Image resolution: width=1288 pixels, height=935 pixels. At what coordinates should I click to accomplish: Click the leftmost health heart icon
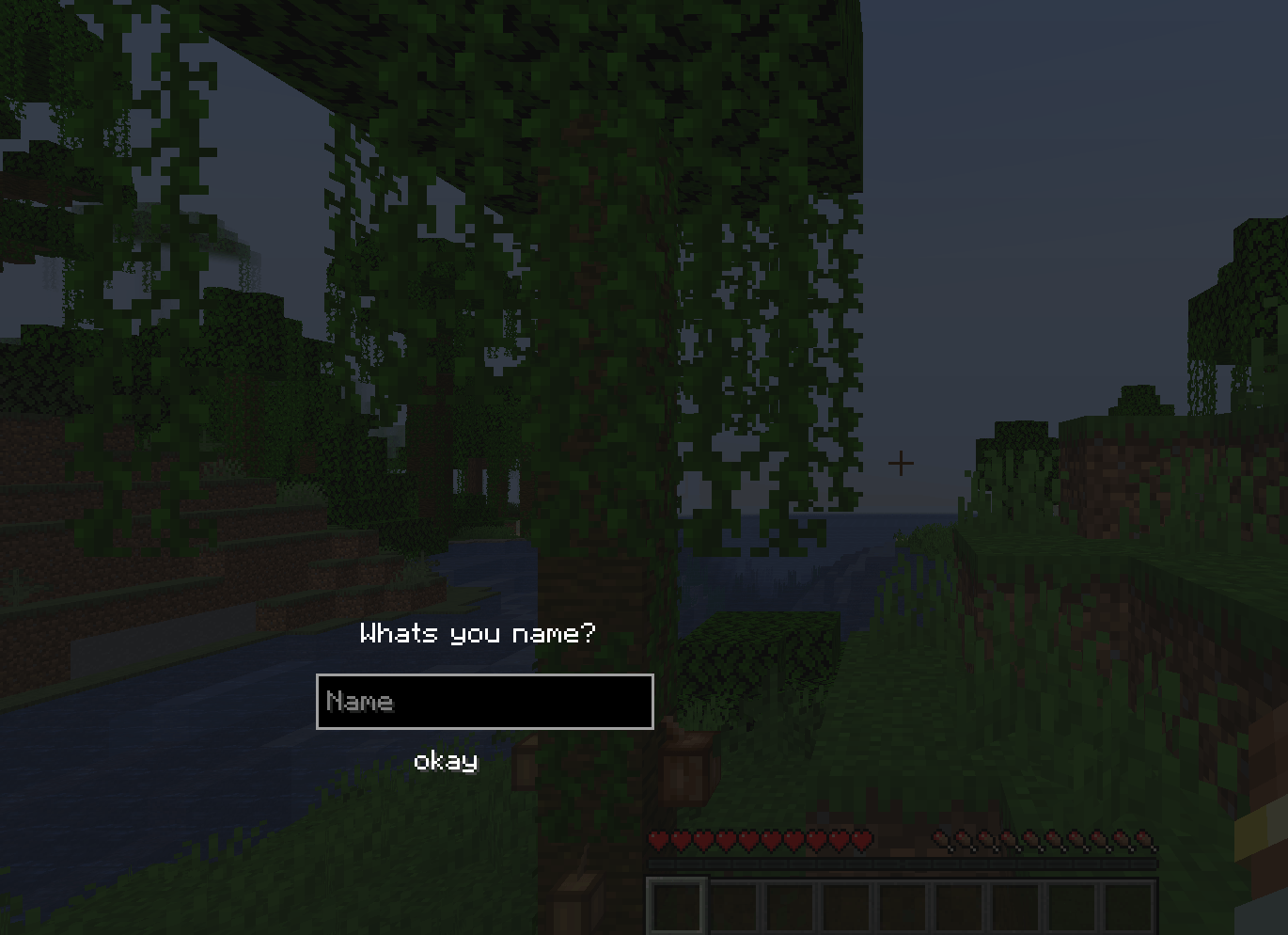(658, 838)
